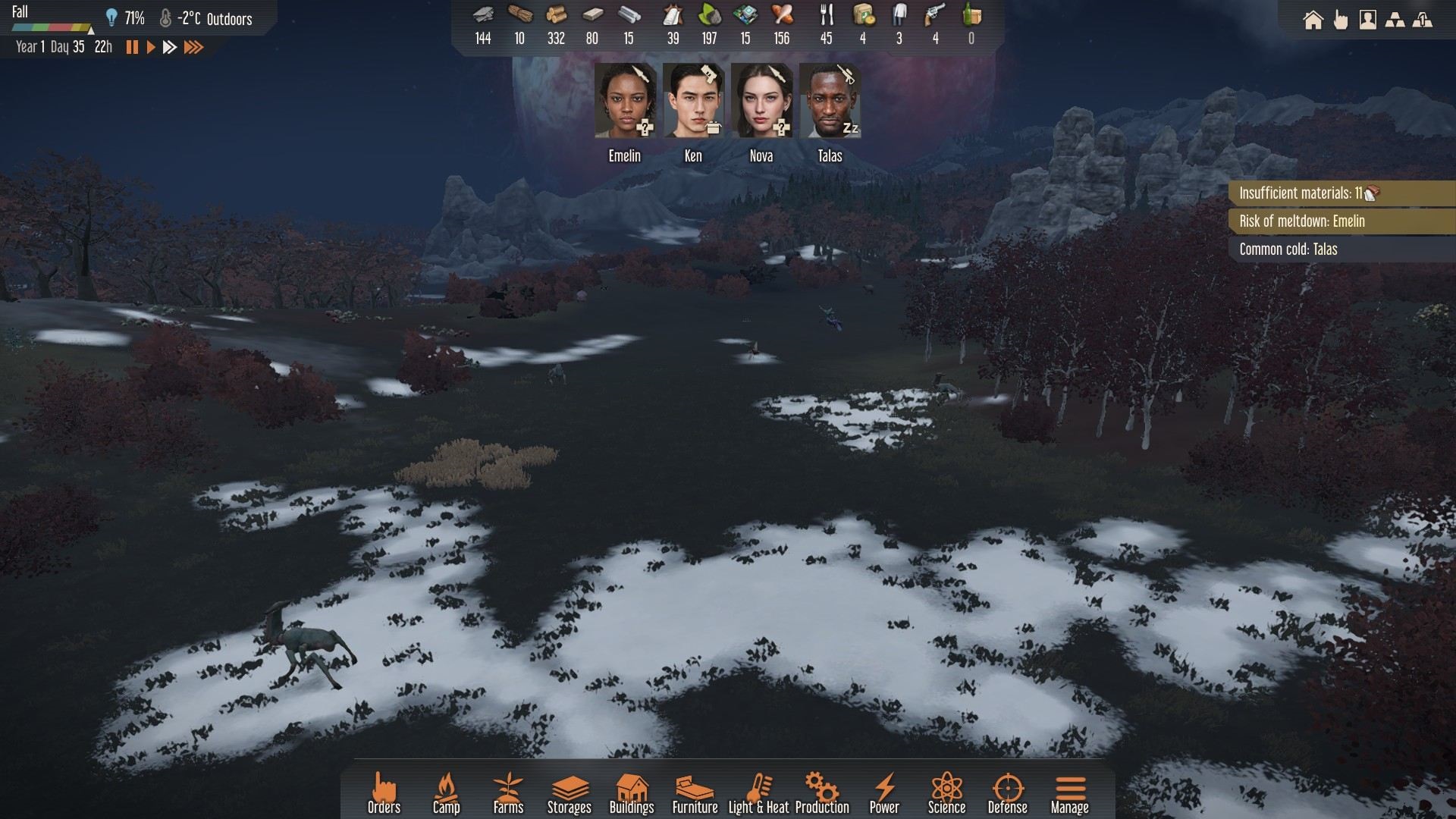
Task: Select the Buildings menu
Action: [632, 793]
